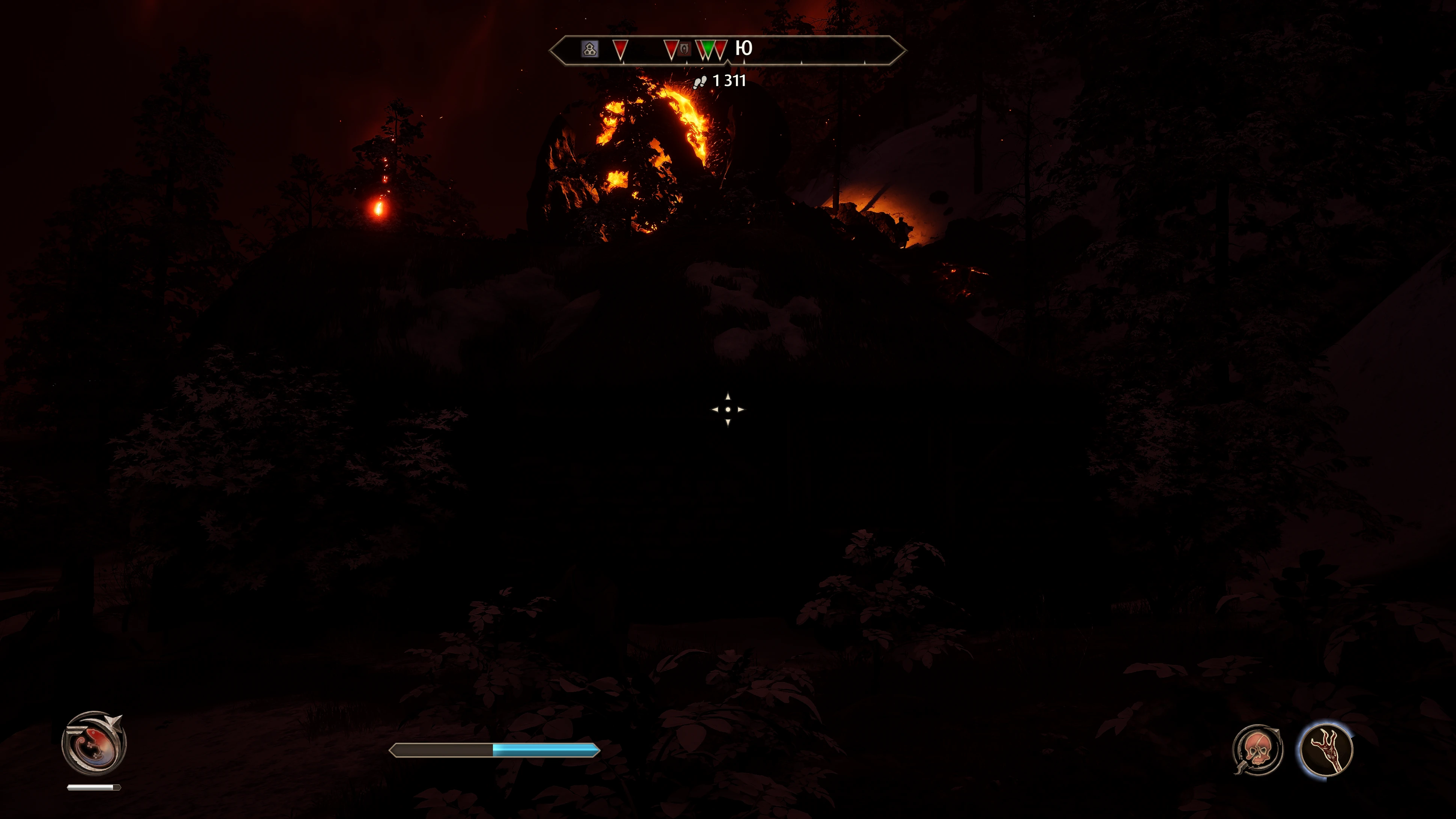The height and width of the screenshot is (819, 1456).
Task: Click the settlement house marker on compass
Action: pos(589,48)
